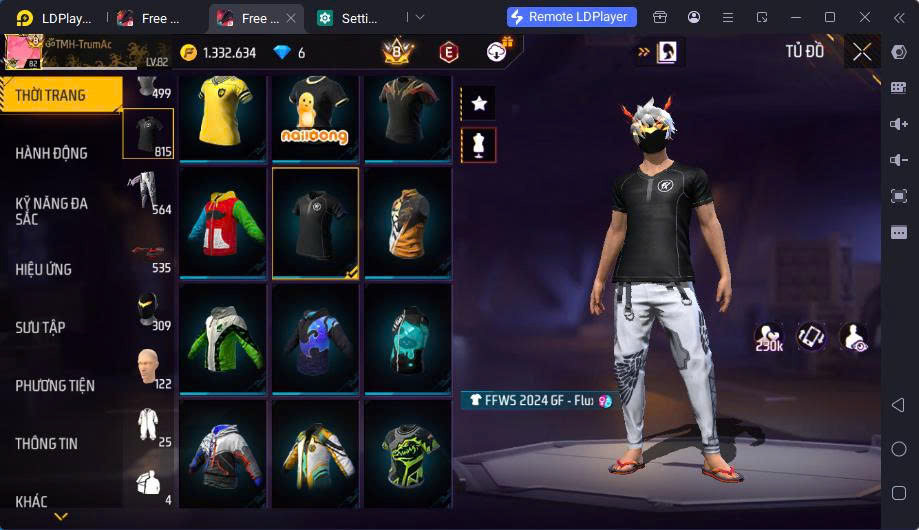
Task: Open the star favorites filter
Action: [x=479, y=103]
